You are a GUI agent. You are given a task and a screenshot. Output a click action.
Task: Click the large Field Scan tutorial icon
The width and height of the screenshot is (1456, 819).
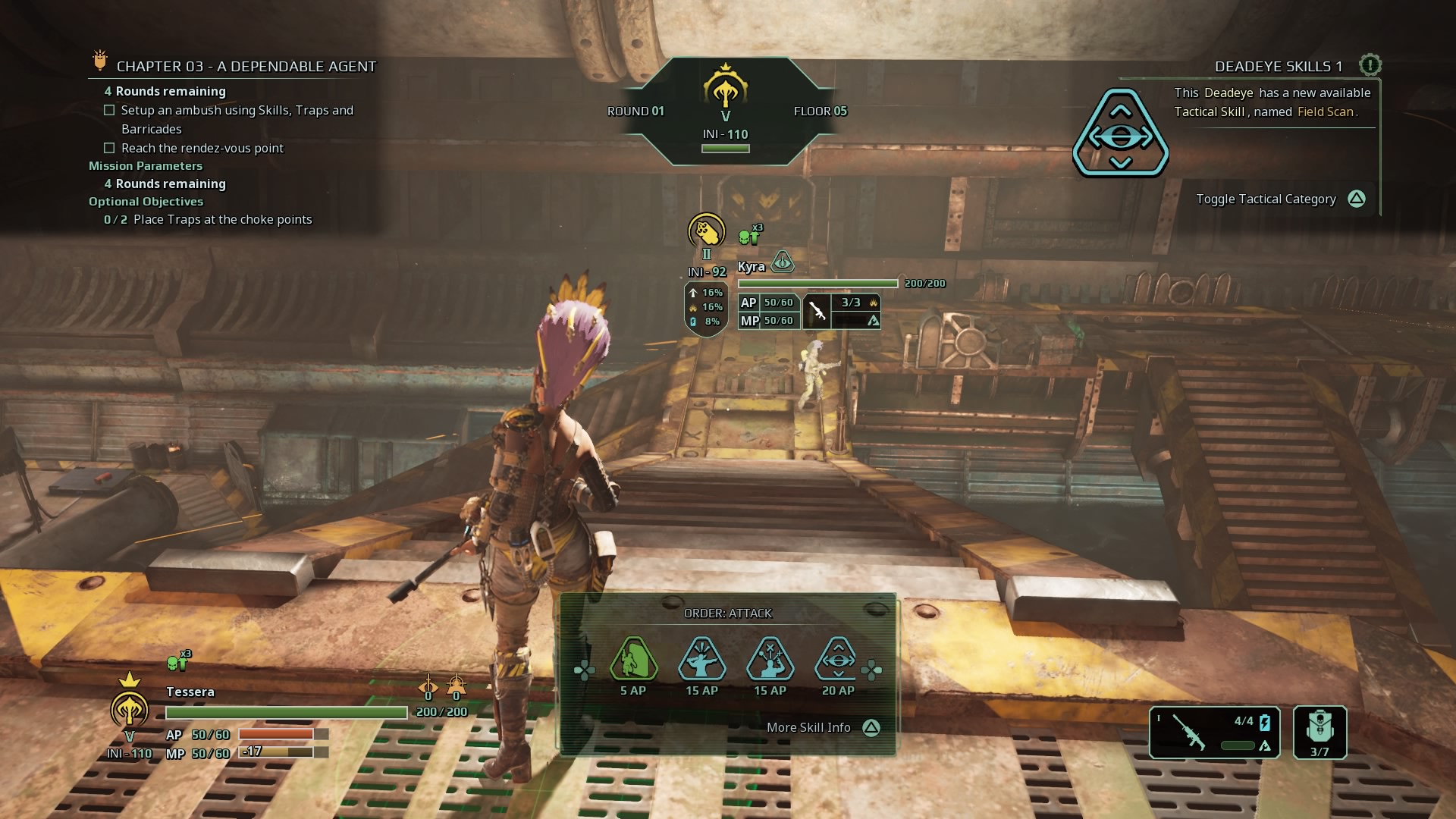1120,133
